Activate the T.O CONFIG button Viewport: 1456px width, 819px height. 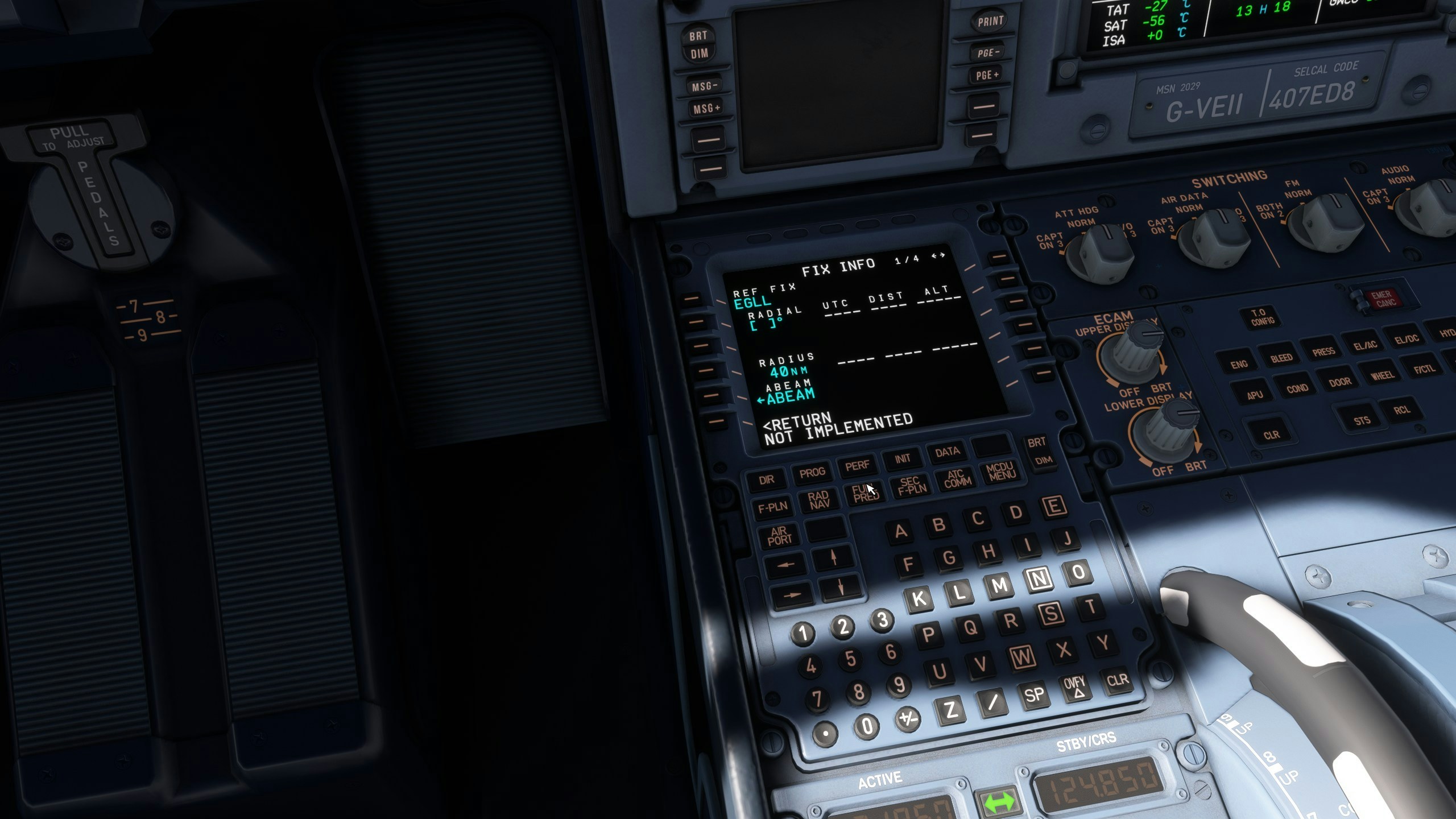[1262, 317]
